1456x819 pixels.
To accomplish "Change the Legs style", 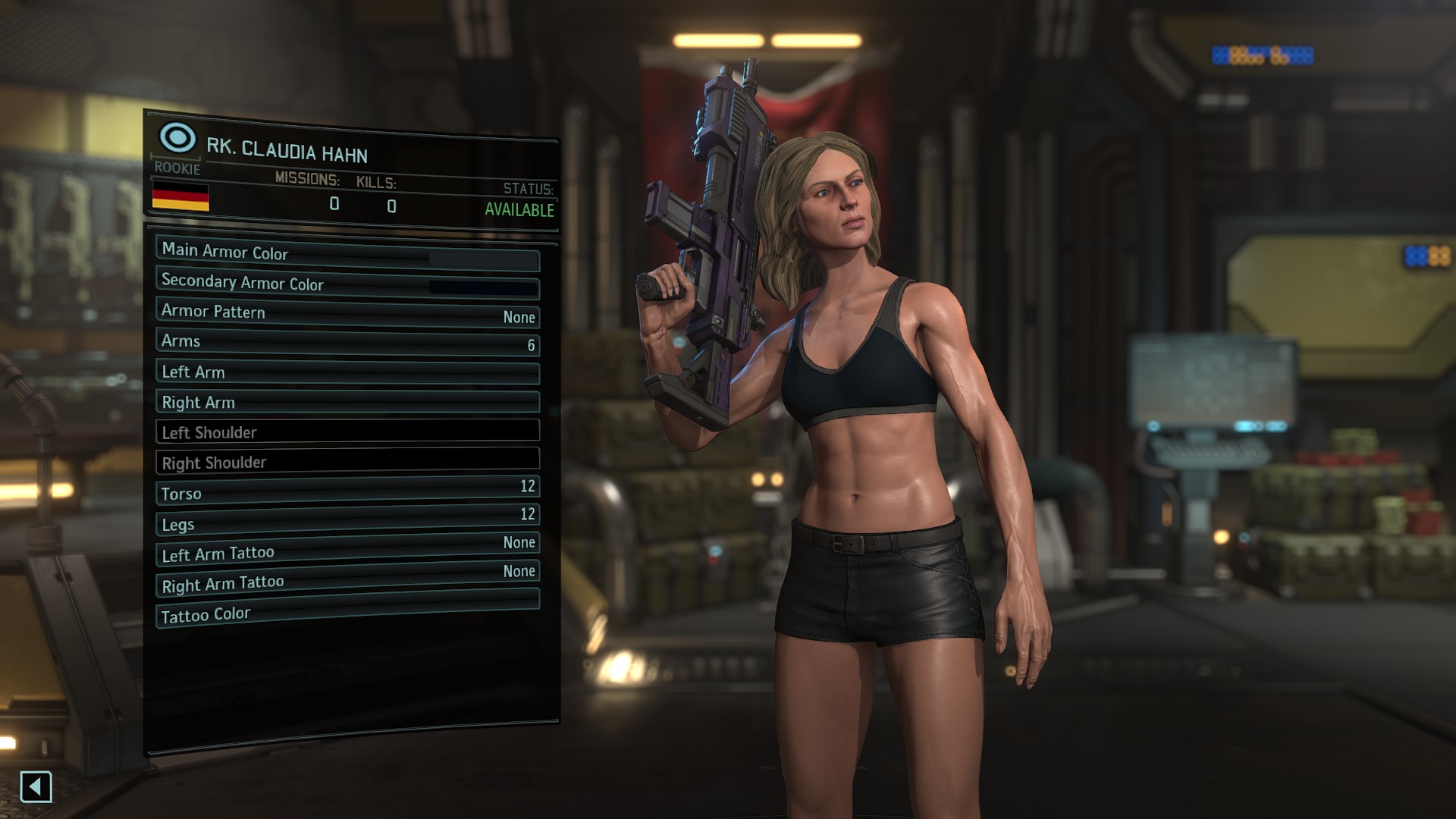I will point(347,520).
